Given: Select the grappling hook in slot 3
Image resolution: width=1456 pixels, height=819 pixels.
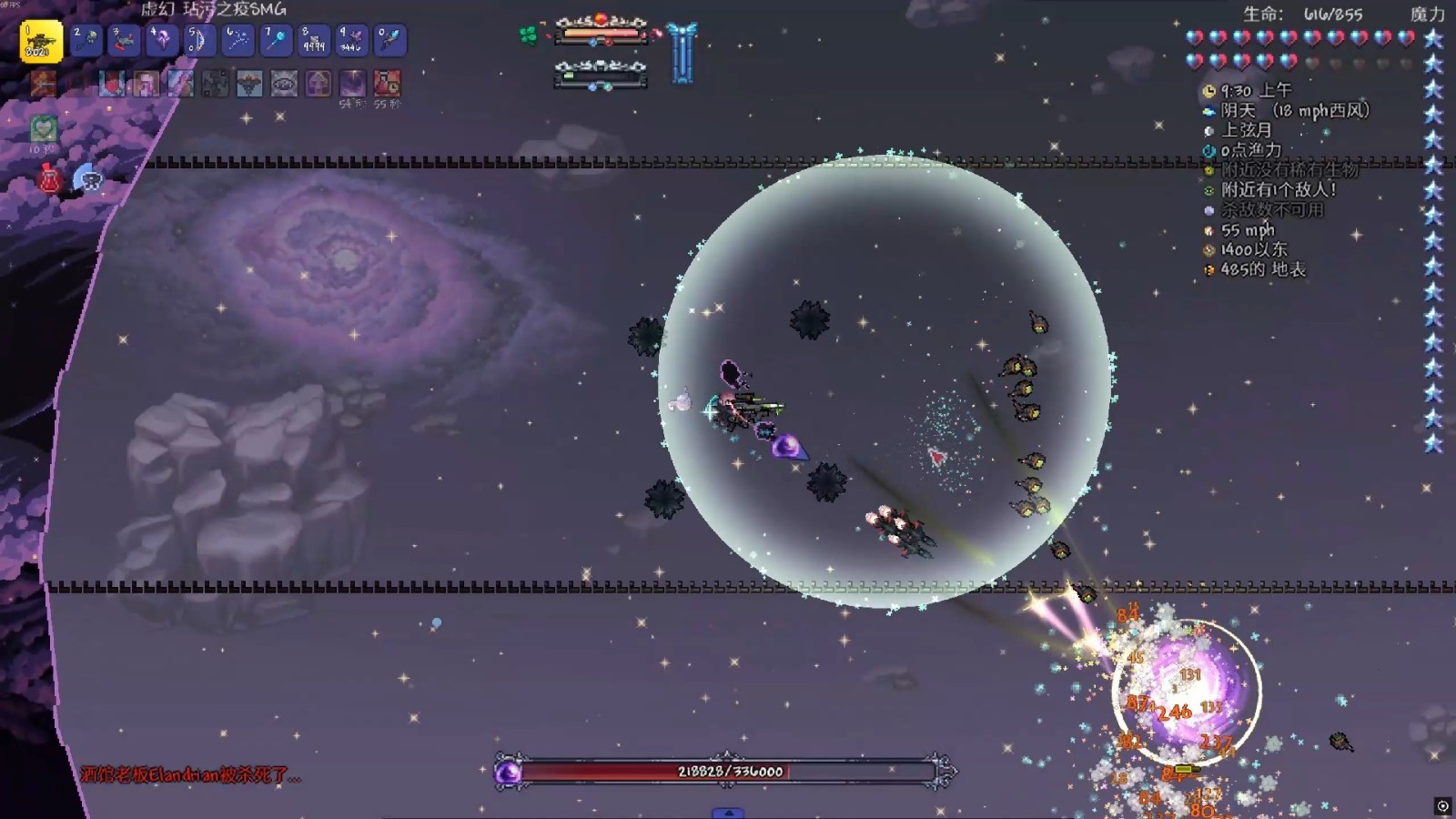Looking at the screenshot, I should pyautogui.click(x=125, y=40).
